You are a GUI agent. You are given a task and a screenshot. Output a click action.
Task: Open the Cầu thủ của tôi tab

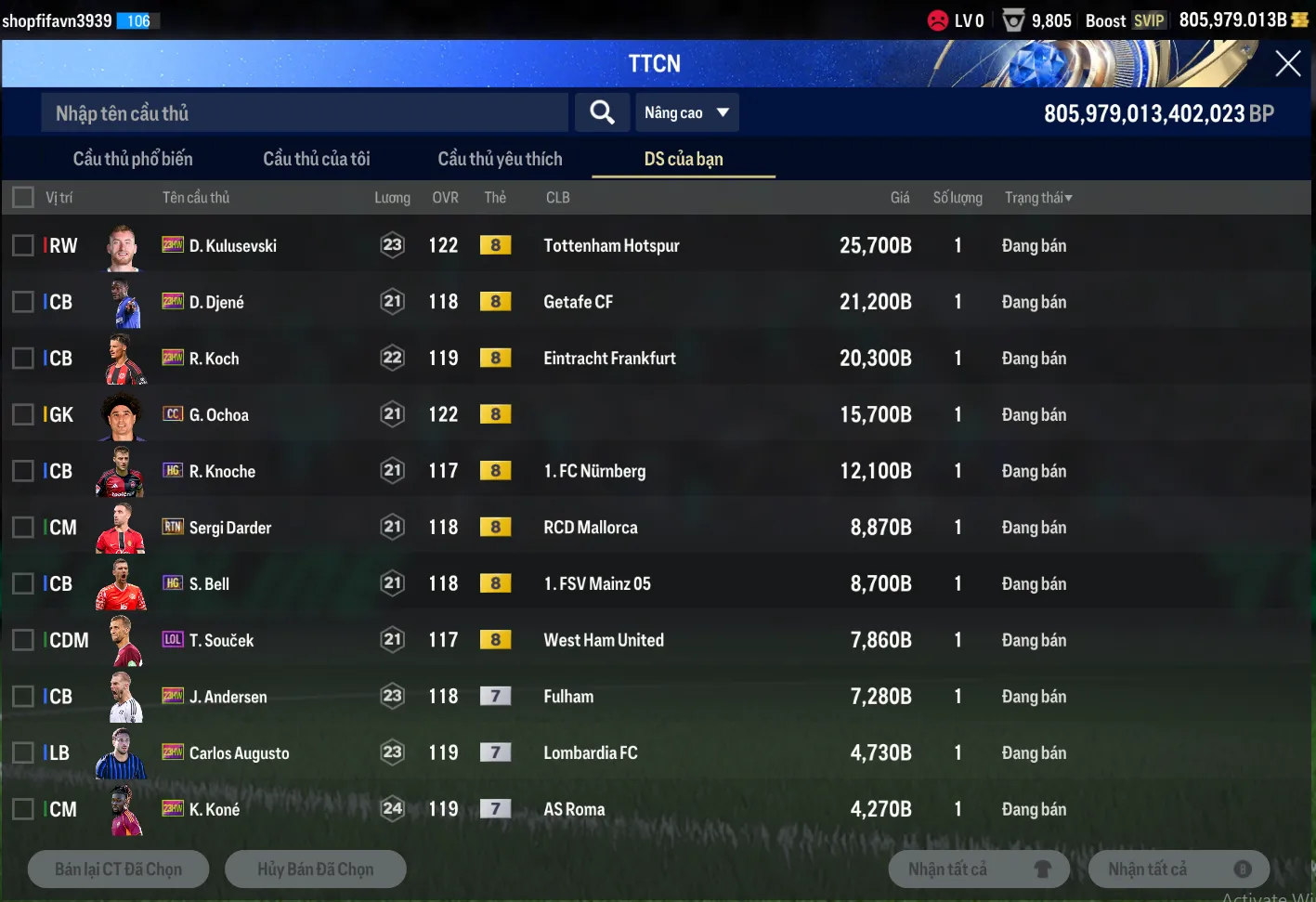[317, 159]
